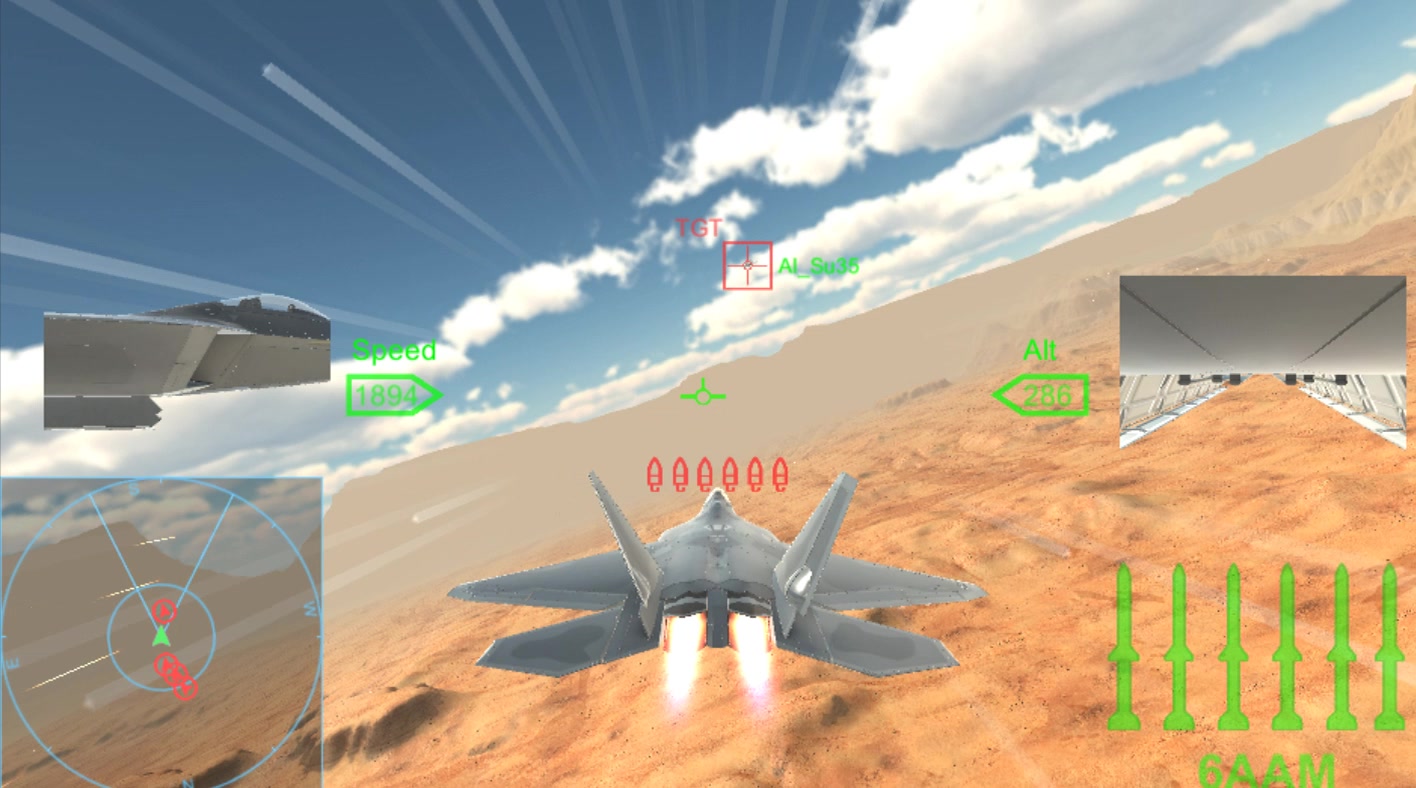Click the TGT target lock box
1416x788 pixels.
(746, 265)
